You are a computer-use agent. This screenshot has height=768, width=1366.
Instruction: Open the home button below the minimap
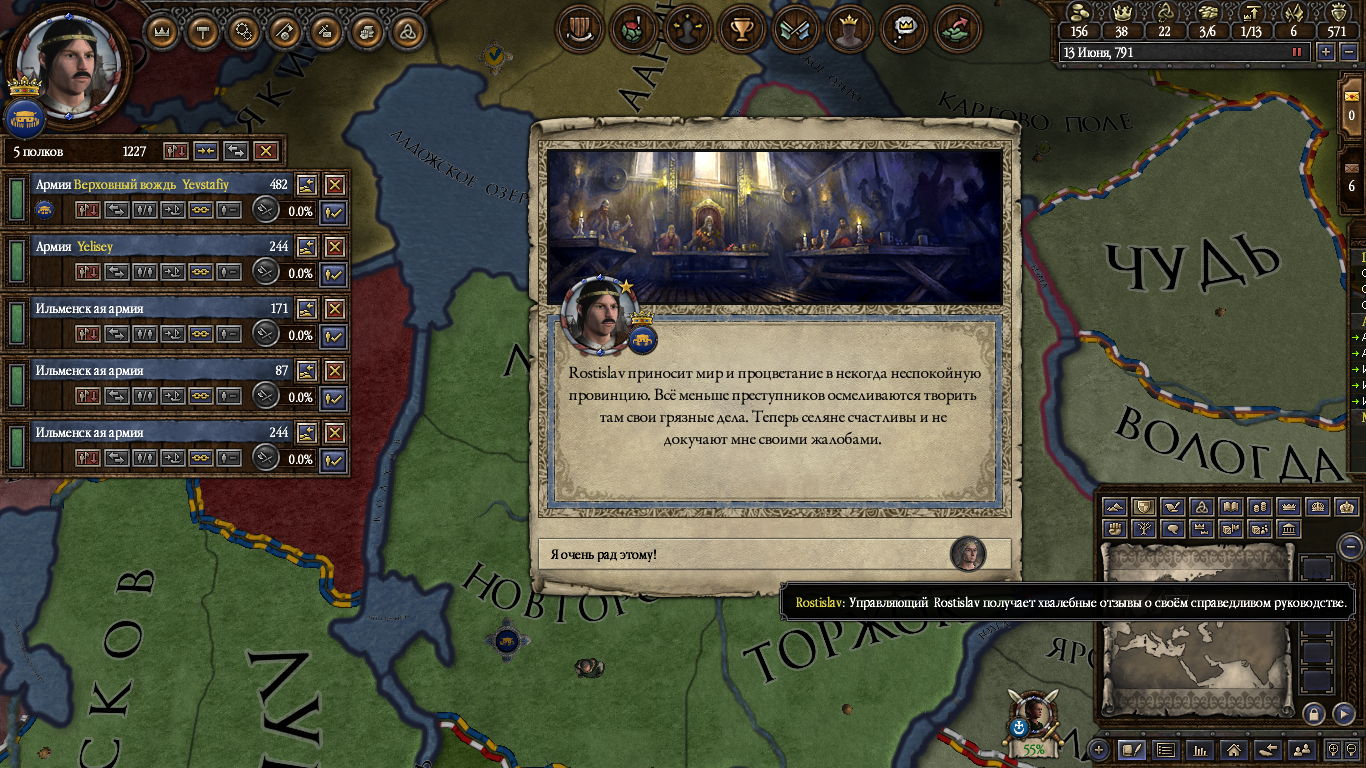tap(1234, 749)
